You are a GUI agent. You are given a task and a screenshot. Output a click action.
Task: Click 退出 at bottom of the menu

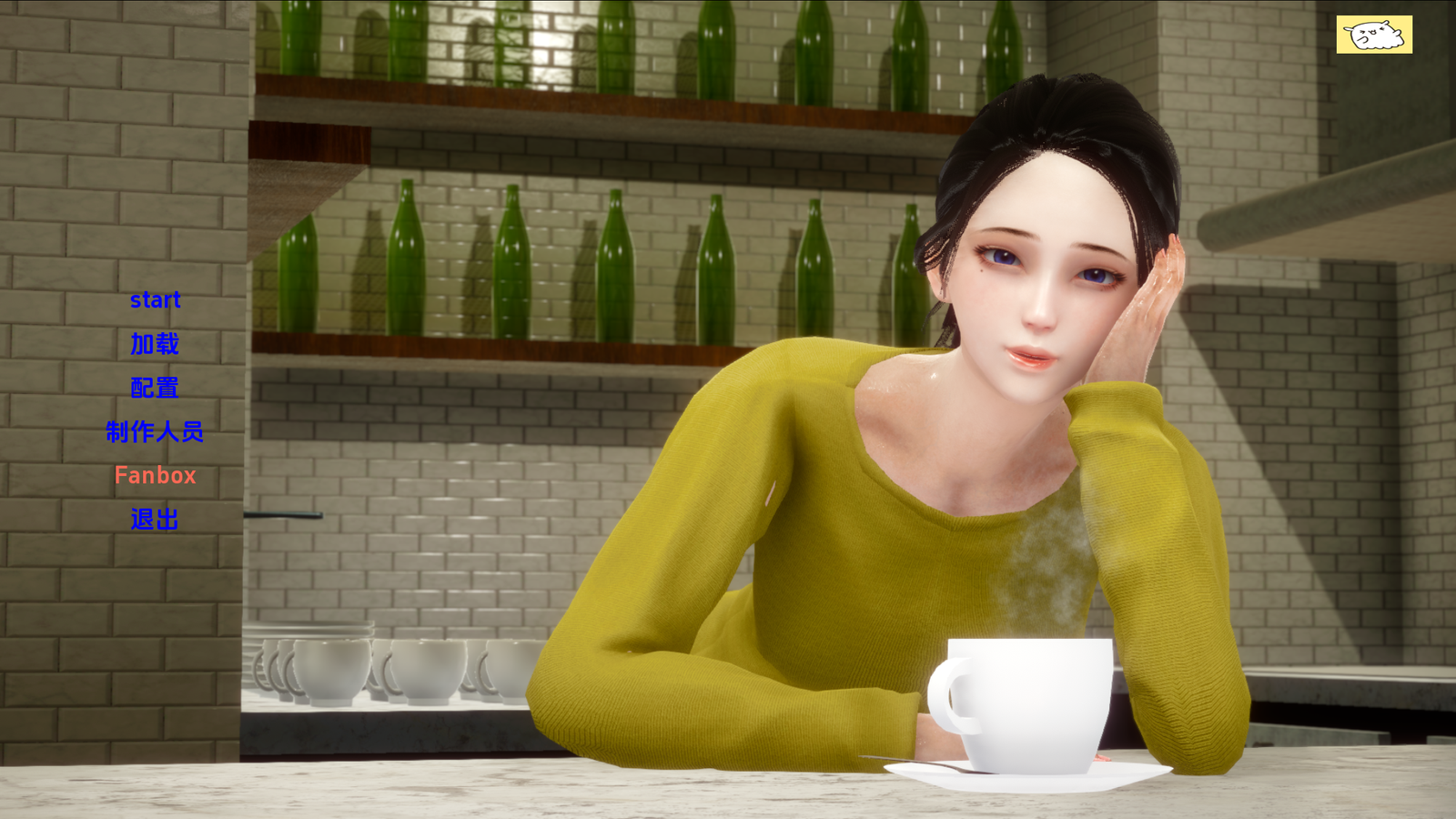tap(155, 521)
